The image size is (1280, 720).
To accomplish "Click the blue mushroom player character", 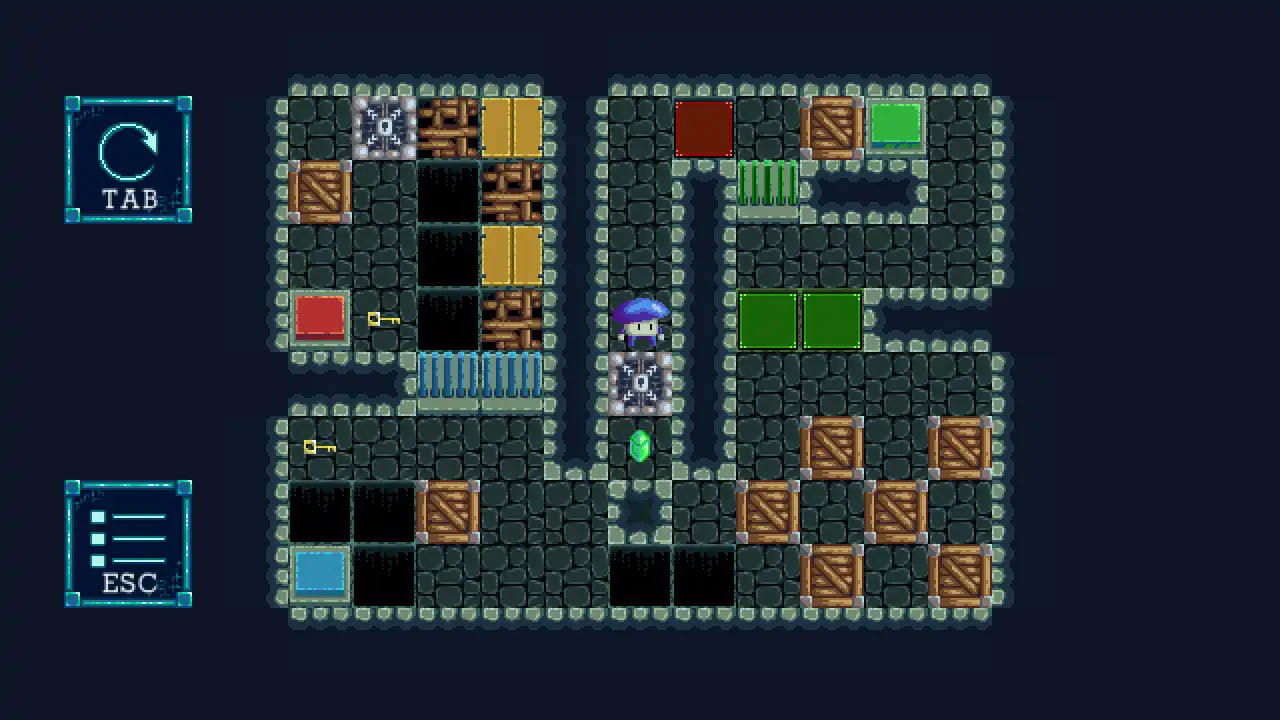I will pyautogui.click(x=640, y=325).
